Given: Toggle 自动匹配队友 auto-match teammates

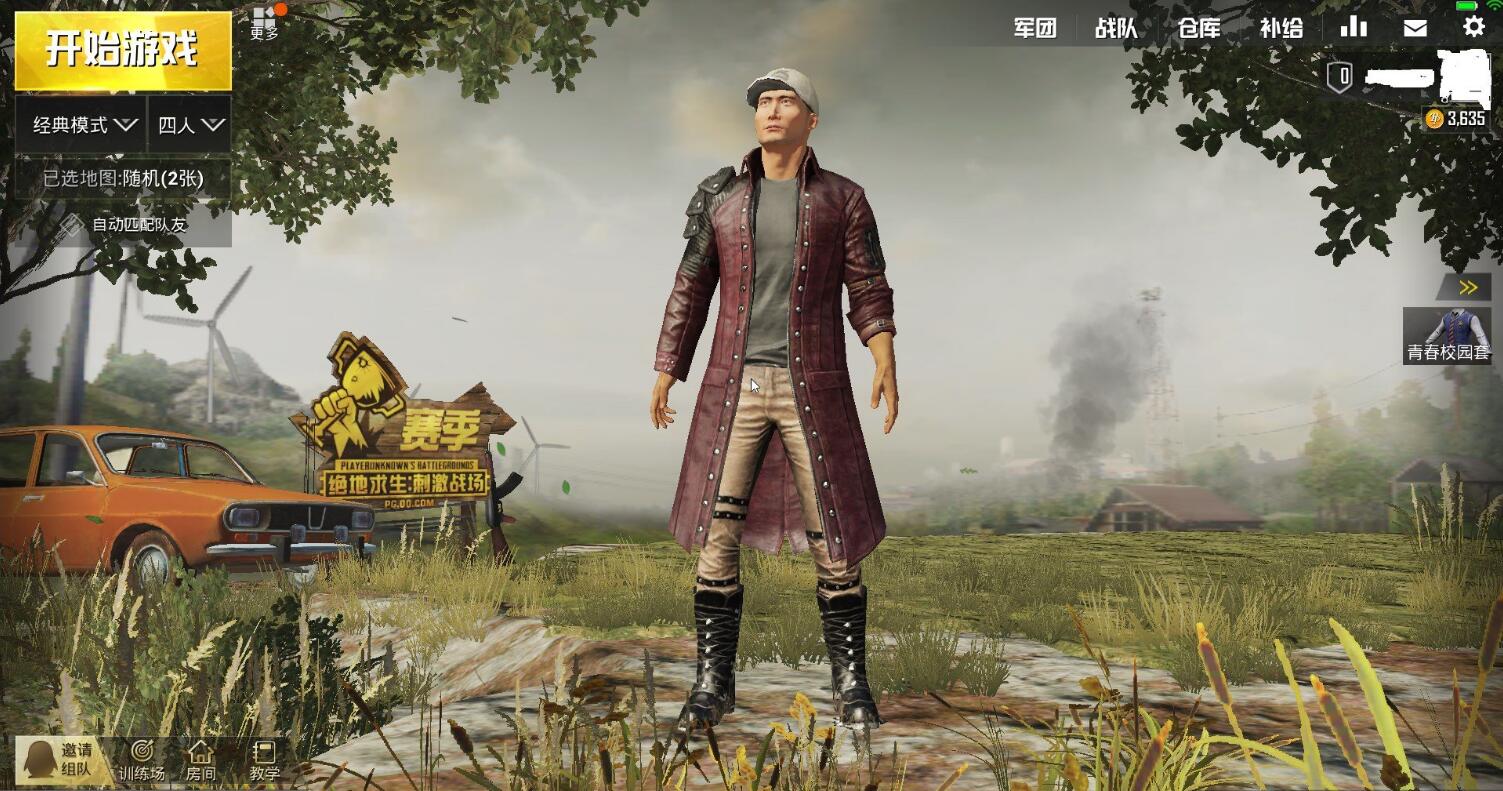Looking at the screenshot, I should coord(124,225).
